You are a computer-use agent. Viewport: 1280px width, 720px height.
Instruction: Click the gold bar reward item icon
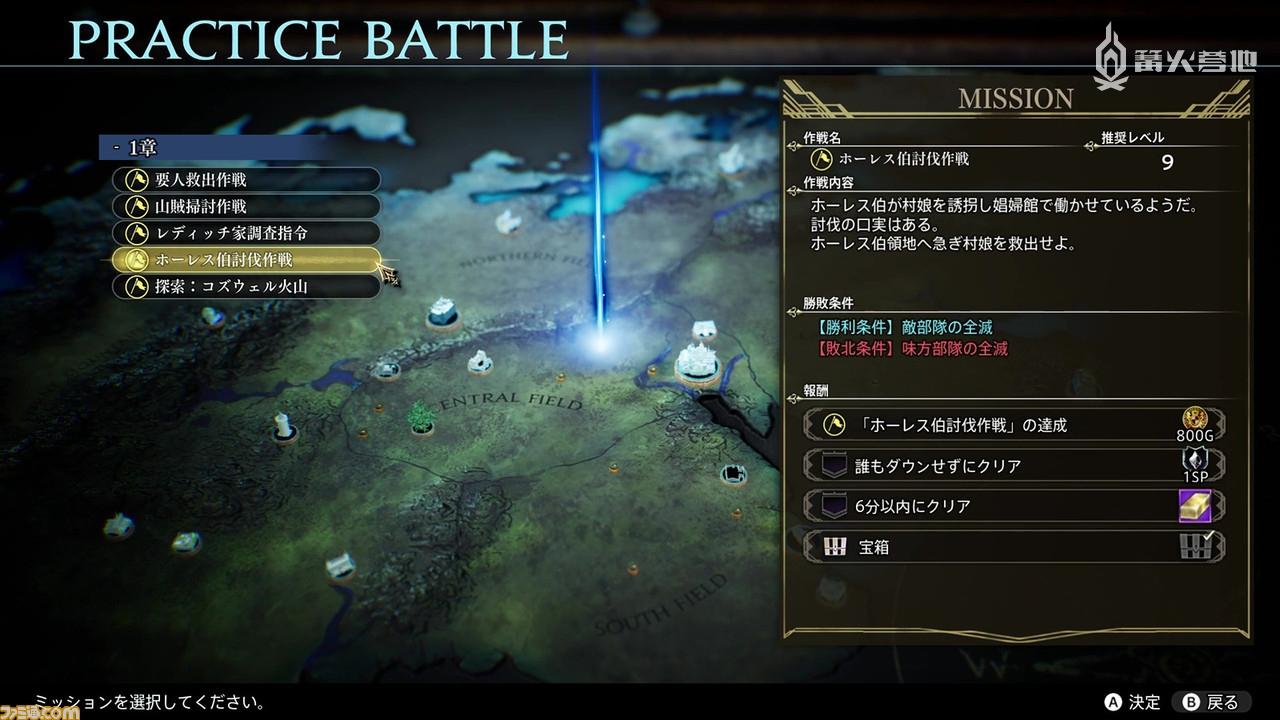(1196, 506)
